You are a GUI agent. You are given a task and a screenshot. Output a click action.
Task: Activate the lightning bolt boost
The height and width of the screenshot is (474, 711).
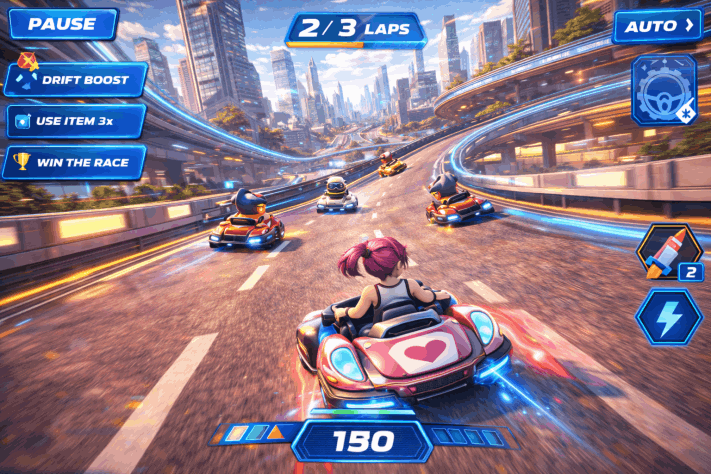669,317
